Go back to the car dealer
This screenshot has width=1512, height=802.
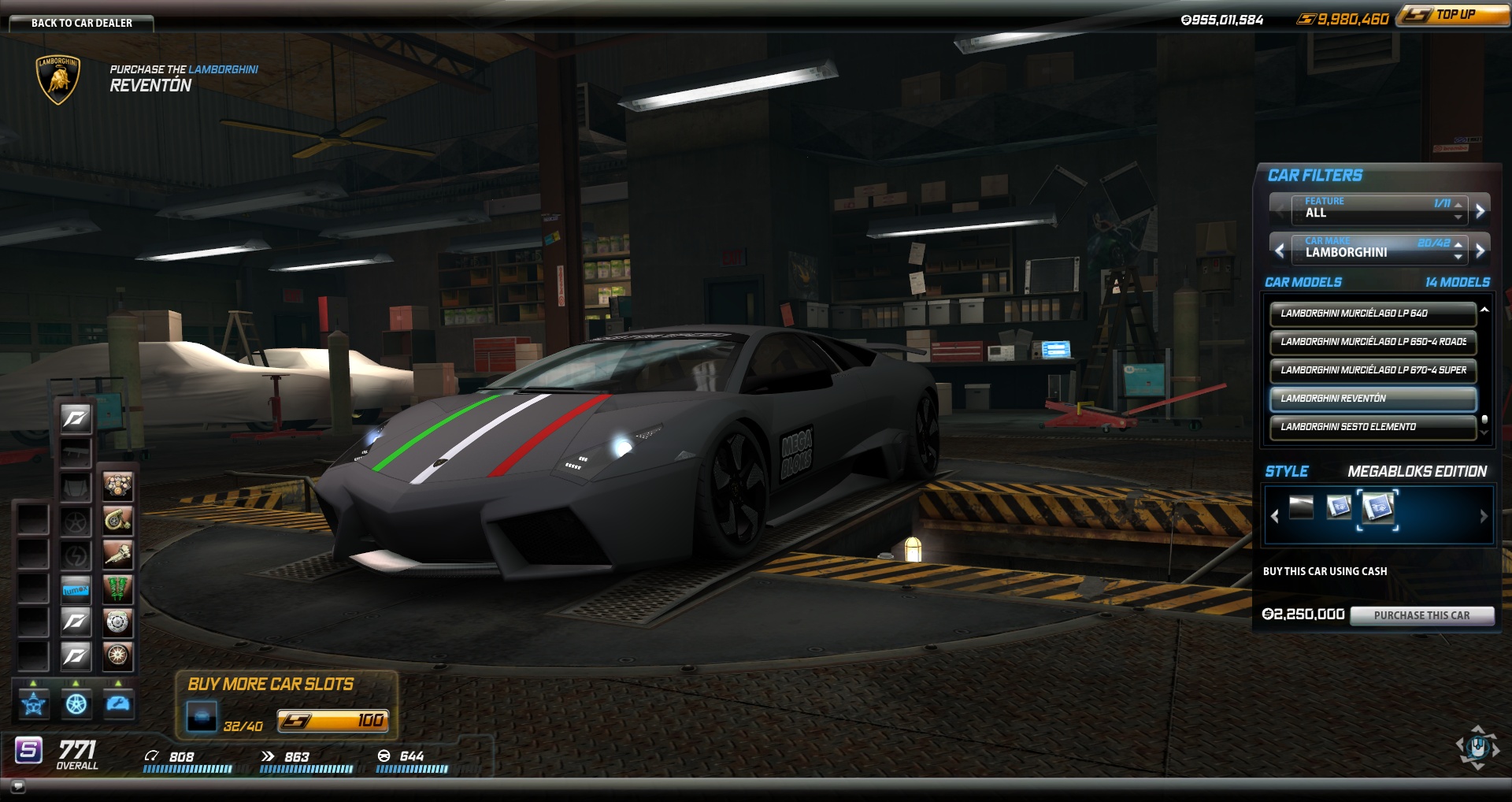click(x=81, y=23)
